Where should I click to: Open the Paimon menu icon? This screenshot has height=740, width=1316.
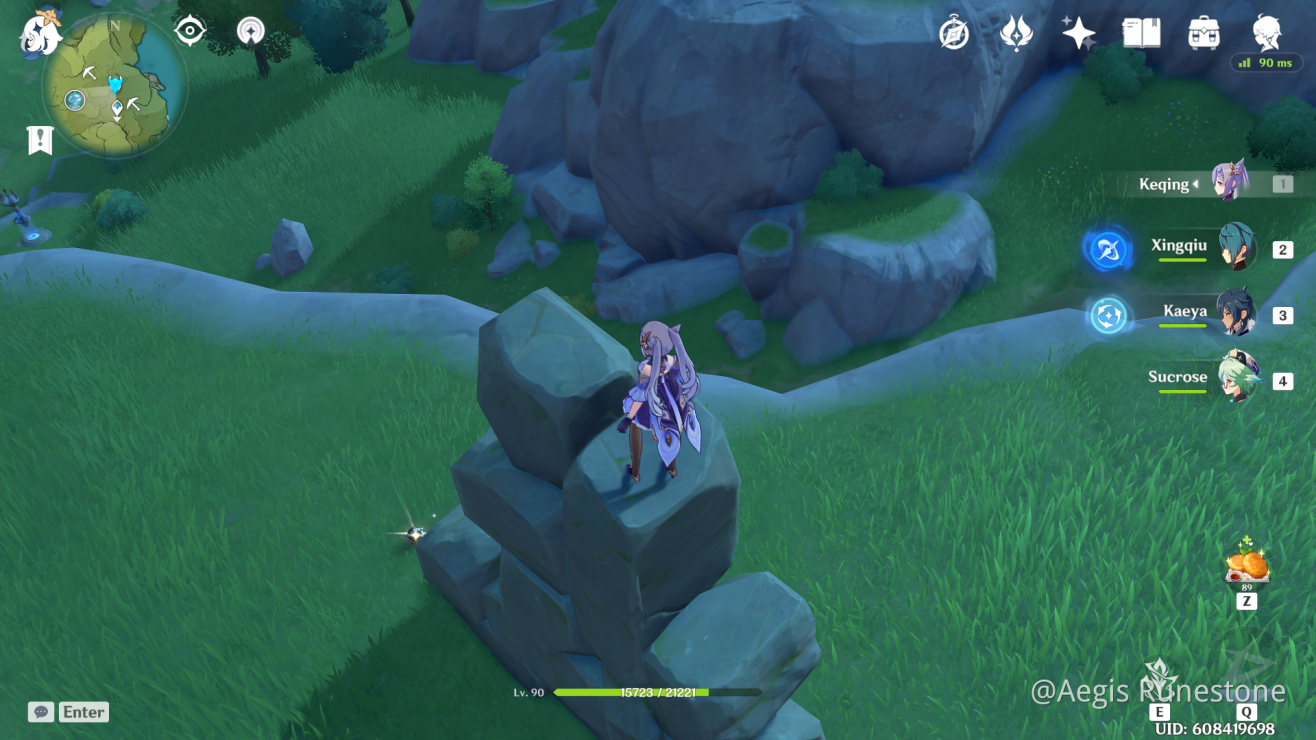click(x=40, y=33)
